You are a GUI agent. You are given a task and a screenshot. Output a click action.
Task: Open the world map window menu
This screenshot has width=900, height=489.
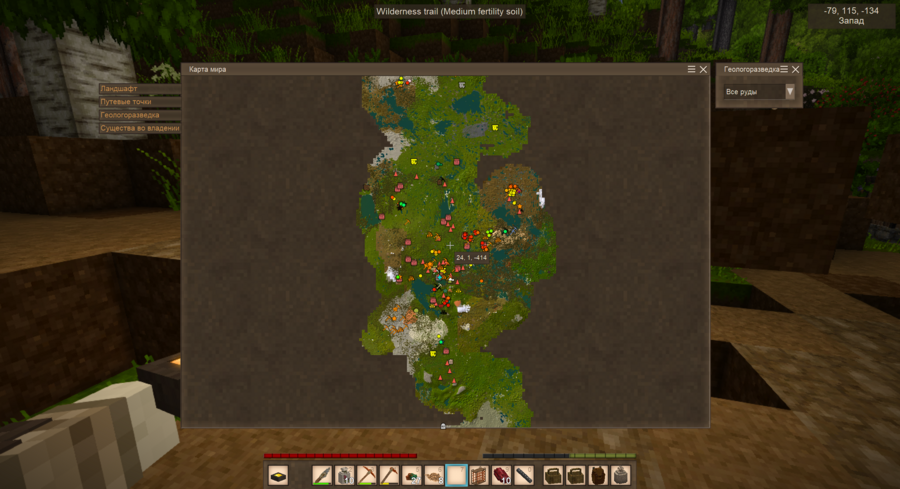tap(691, 70)
